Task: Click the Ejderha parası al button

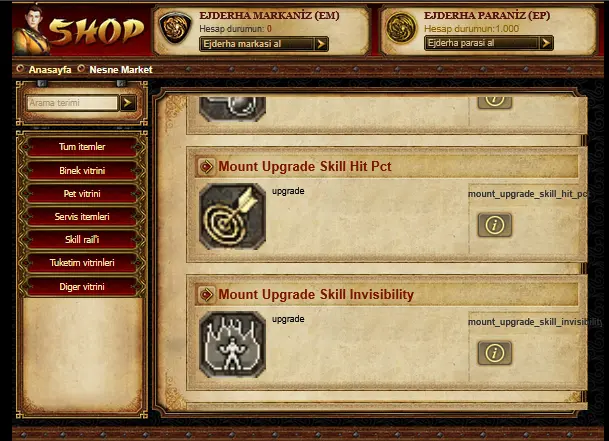Action: click(488, 44)
